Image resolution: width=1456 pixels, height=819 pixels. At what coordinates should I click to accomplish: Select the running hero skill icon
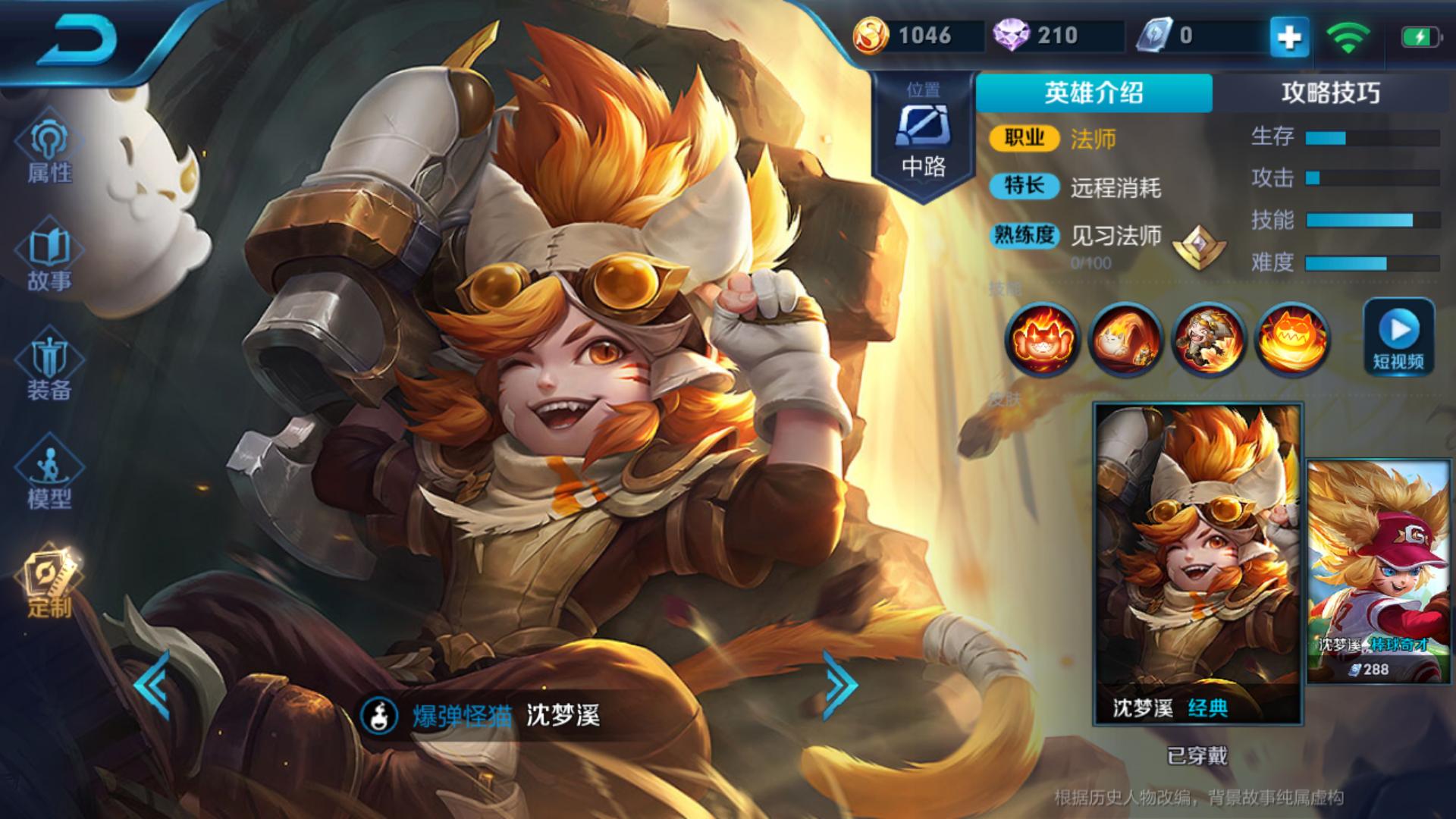pyautogui.click(x=1209, y=339)
